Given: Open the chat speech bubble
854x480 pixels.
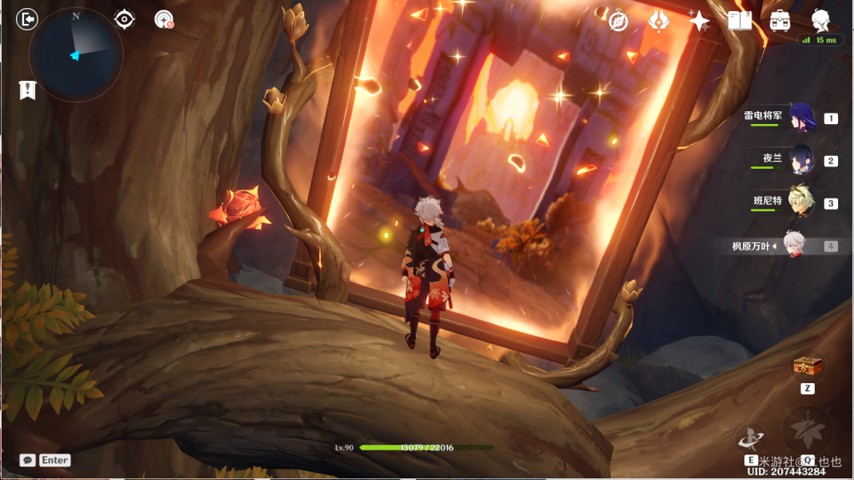Looking at the screenshot, I should pos(27,460).
